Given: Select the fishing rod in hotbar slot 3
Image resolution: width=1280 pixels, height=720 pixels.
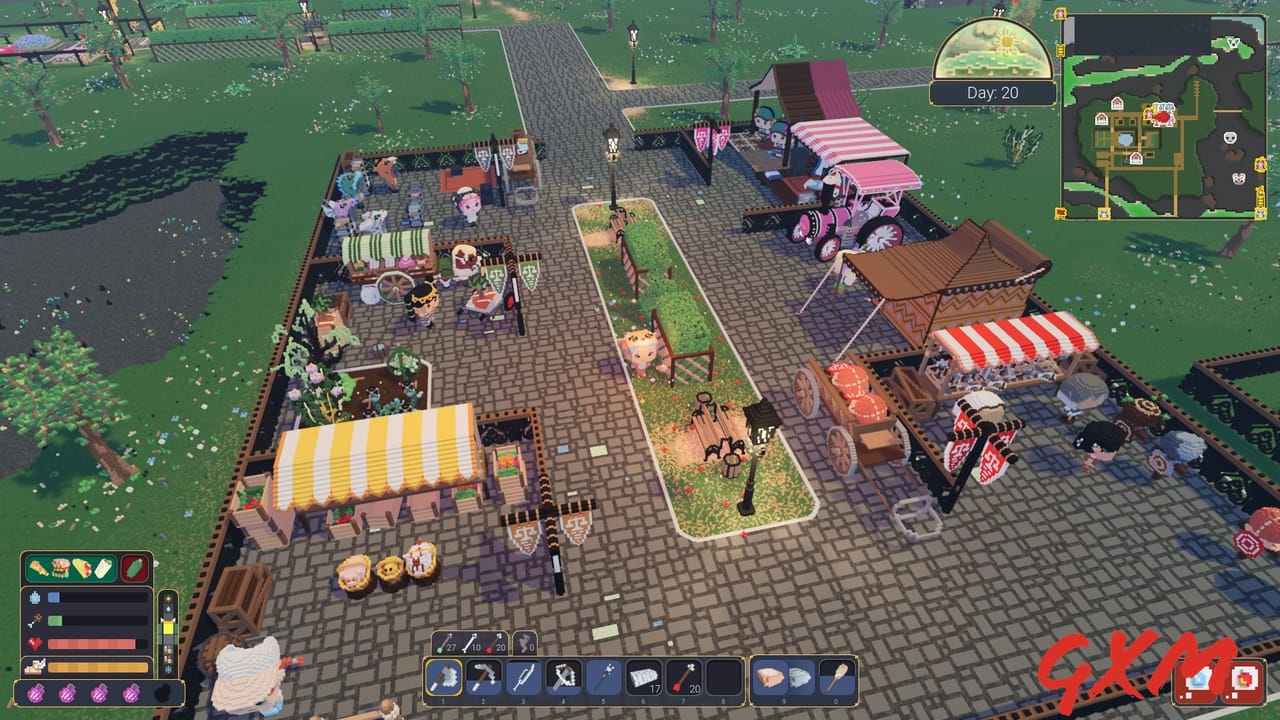Looking at the screenshot, I should [523, 676].
